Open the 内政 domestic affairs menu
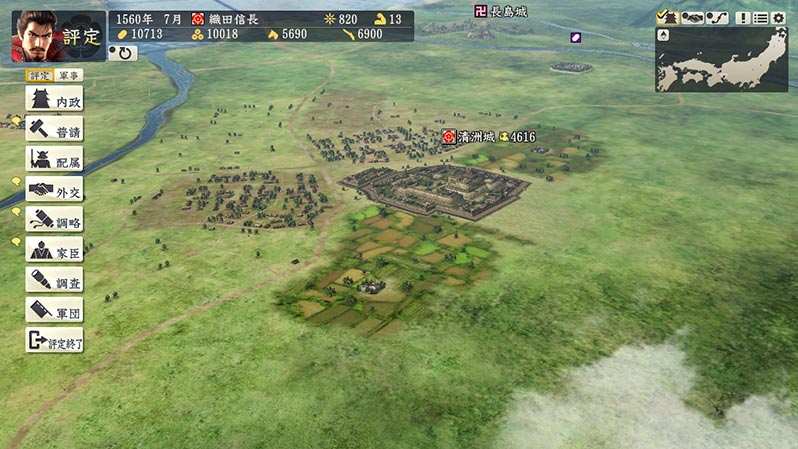This screenshot has width=798, height=449. 54,101
